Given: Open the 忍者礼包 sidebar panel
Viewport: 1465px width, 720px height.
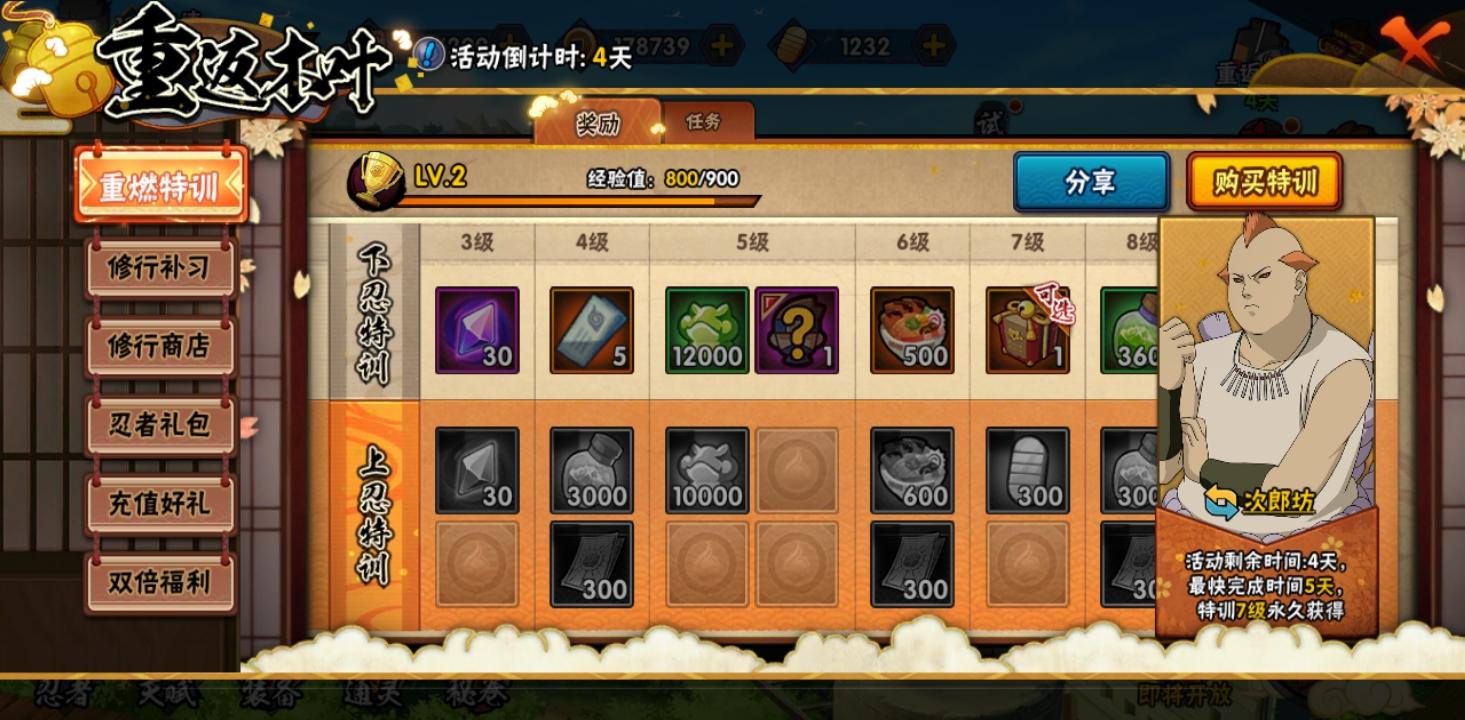Looking at the screenshot, I should [x=160, y=425].
